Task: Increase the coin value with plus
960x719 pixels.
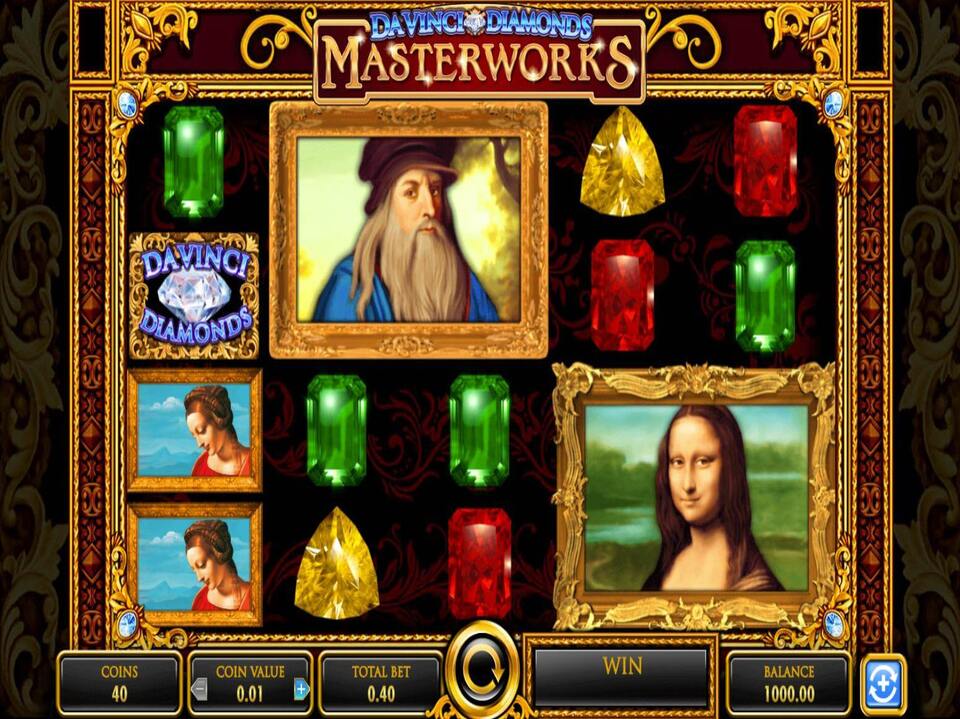Action: tap(301, 688)
